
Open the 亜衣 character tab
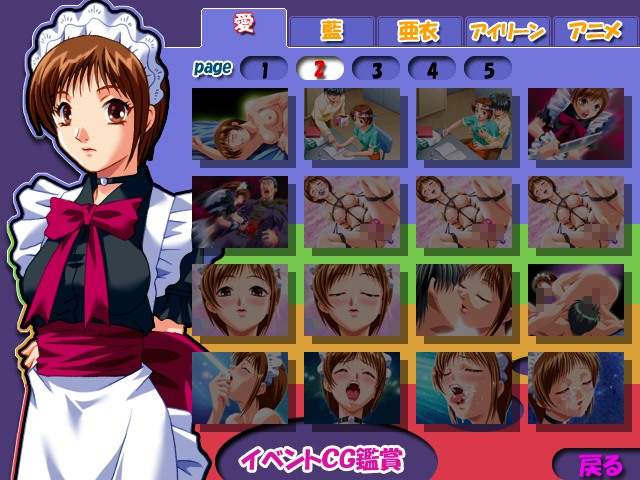click(x=419, y=31)
